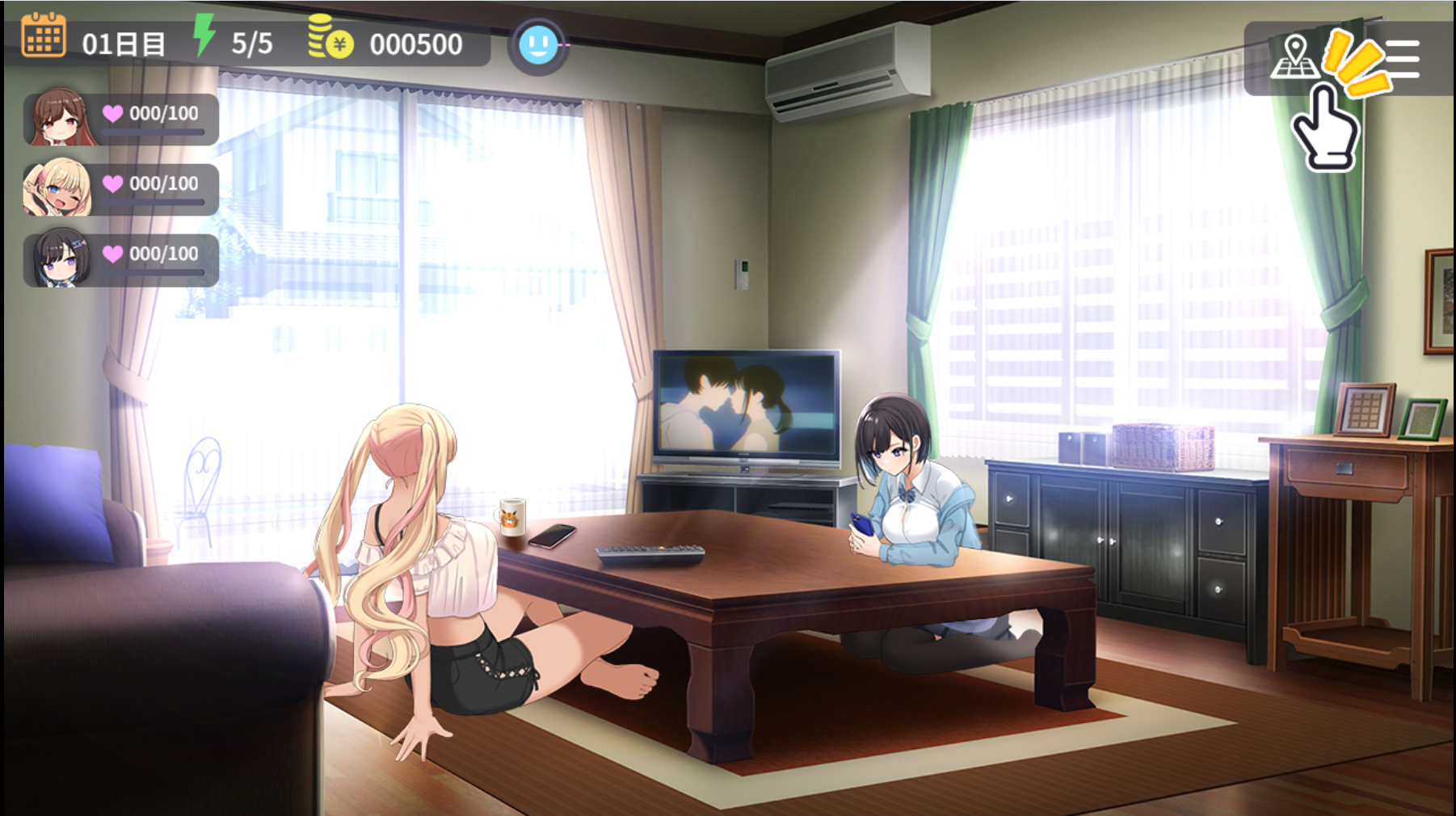Select the brown-haired girl's affection panel

[121, 119]
